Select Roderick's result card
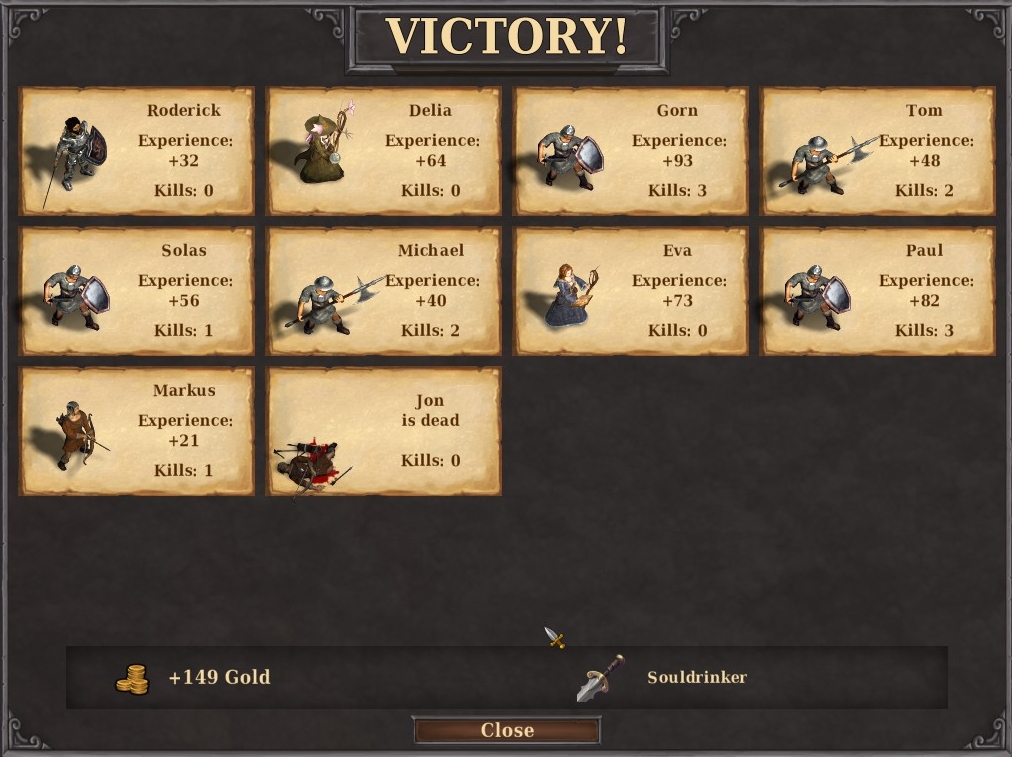 coord(137,151)
